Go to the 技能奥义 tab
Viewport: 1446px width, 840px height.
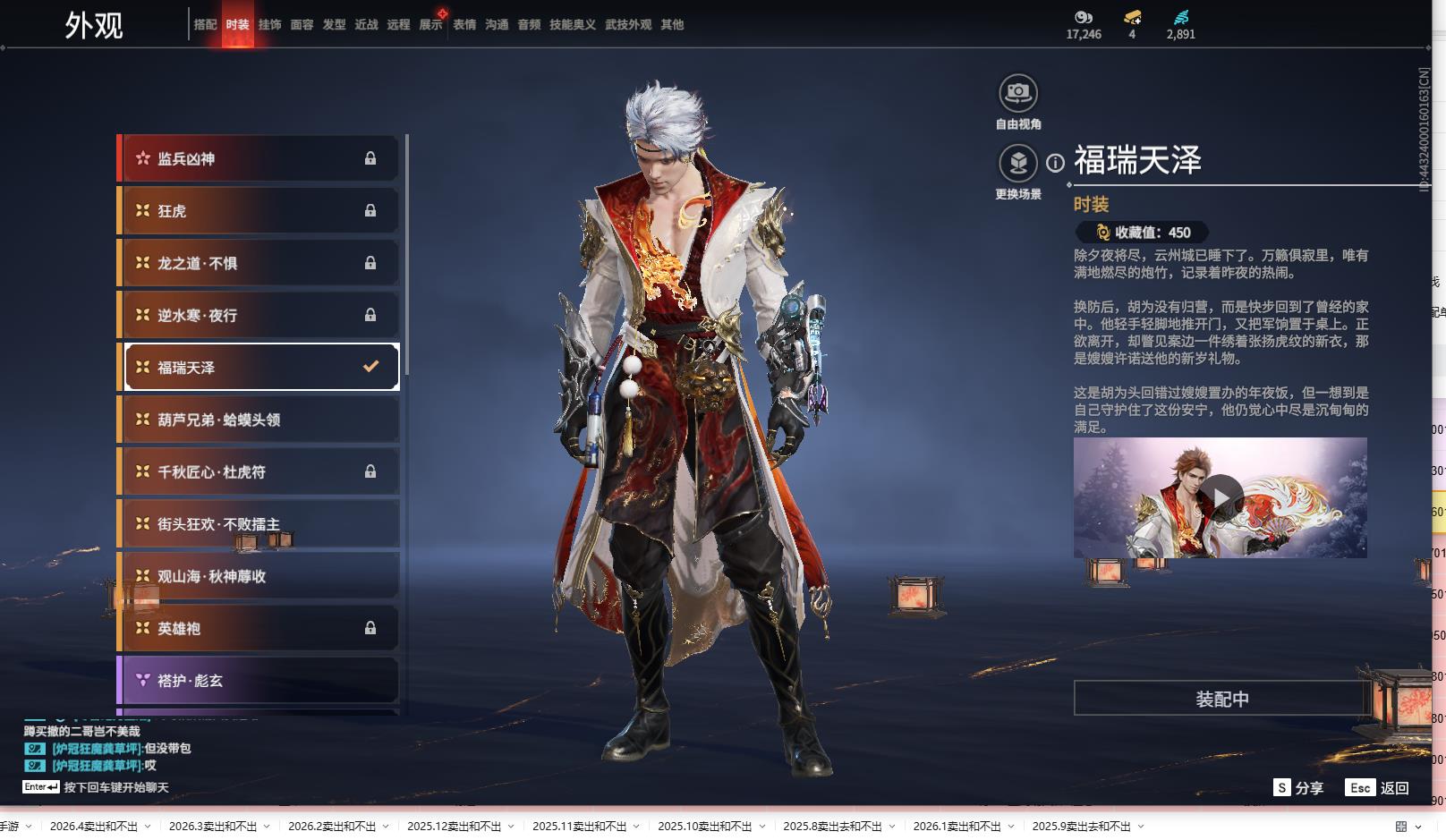[572, 25]
